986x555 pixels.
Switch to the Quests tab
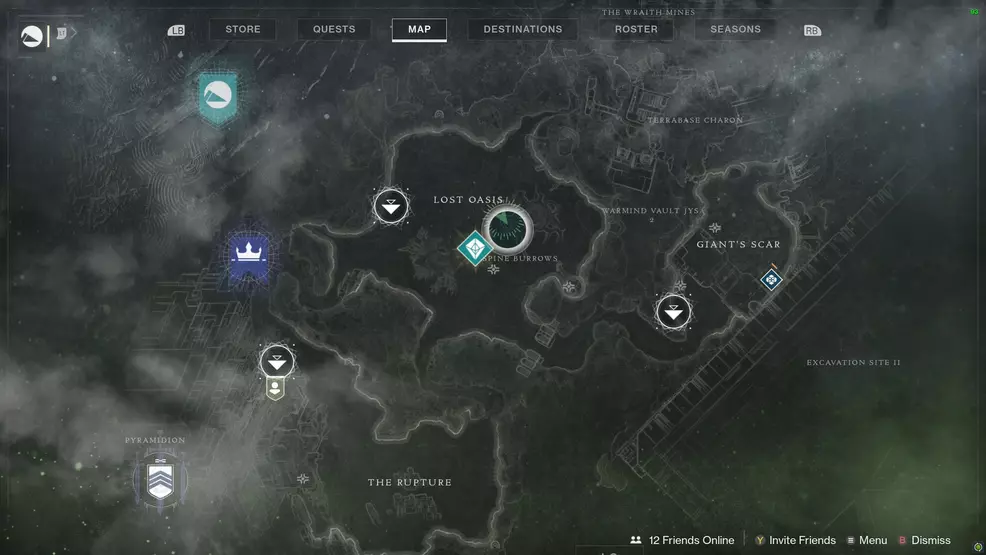tap(334, 30)
